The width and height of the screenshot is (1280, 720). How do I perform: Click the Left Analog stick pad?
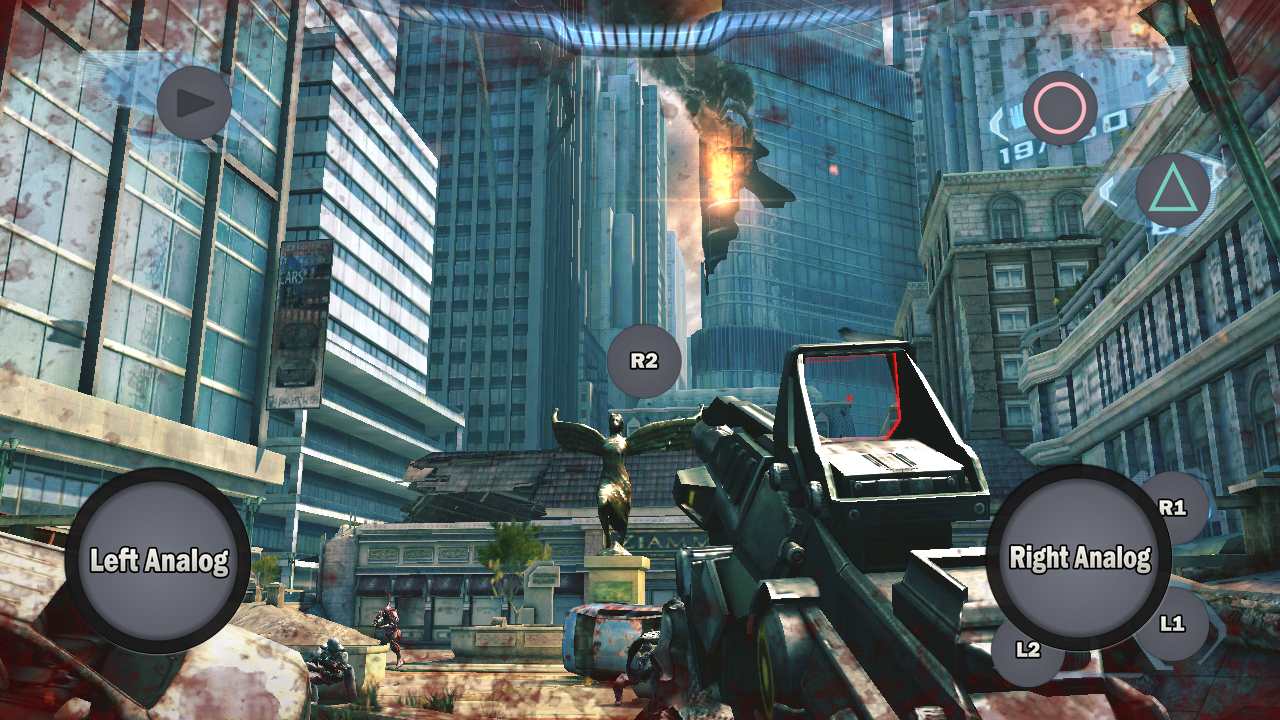point(158,560)
